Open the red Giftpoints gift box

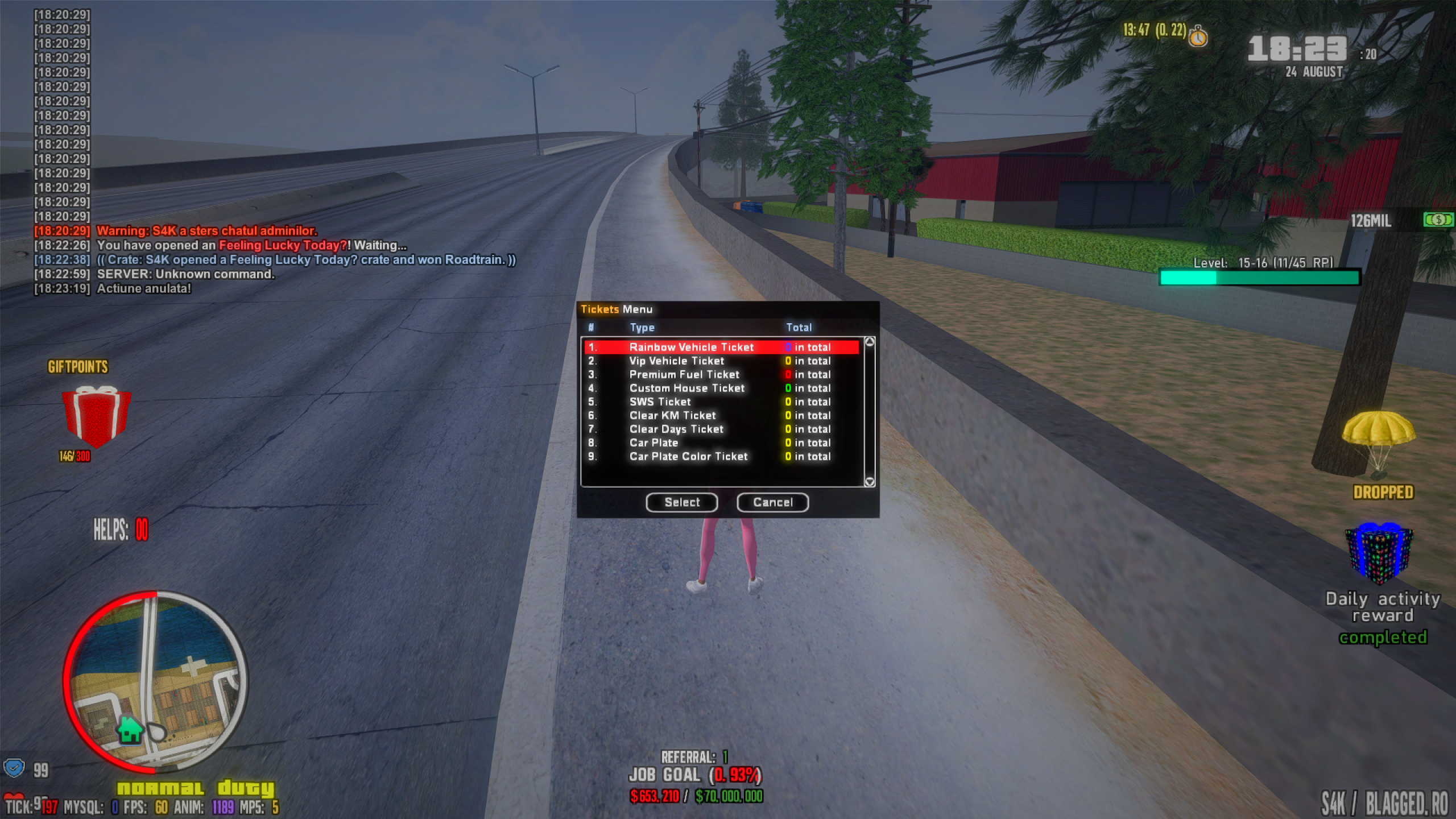[x=96, y=416]
